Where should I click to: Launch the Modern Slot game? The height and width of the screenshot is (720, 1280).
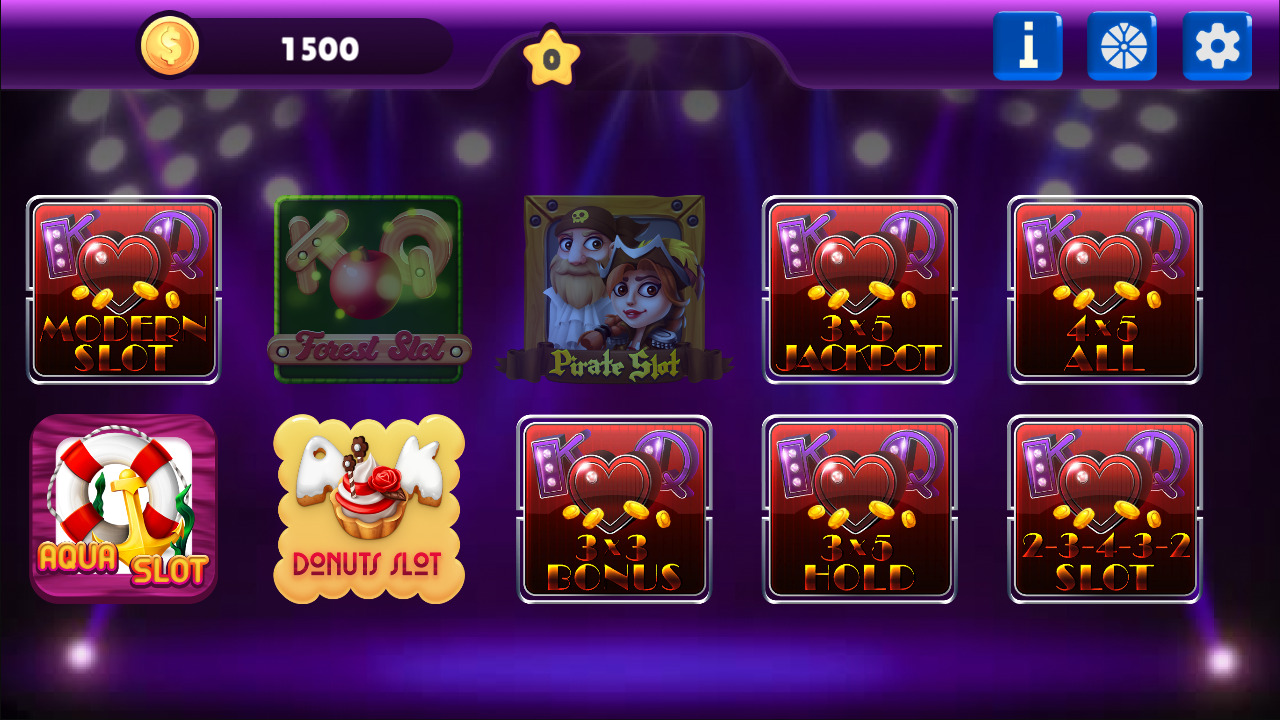[x=122, y=290]
